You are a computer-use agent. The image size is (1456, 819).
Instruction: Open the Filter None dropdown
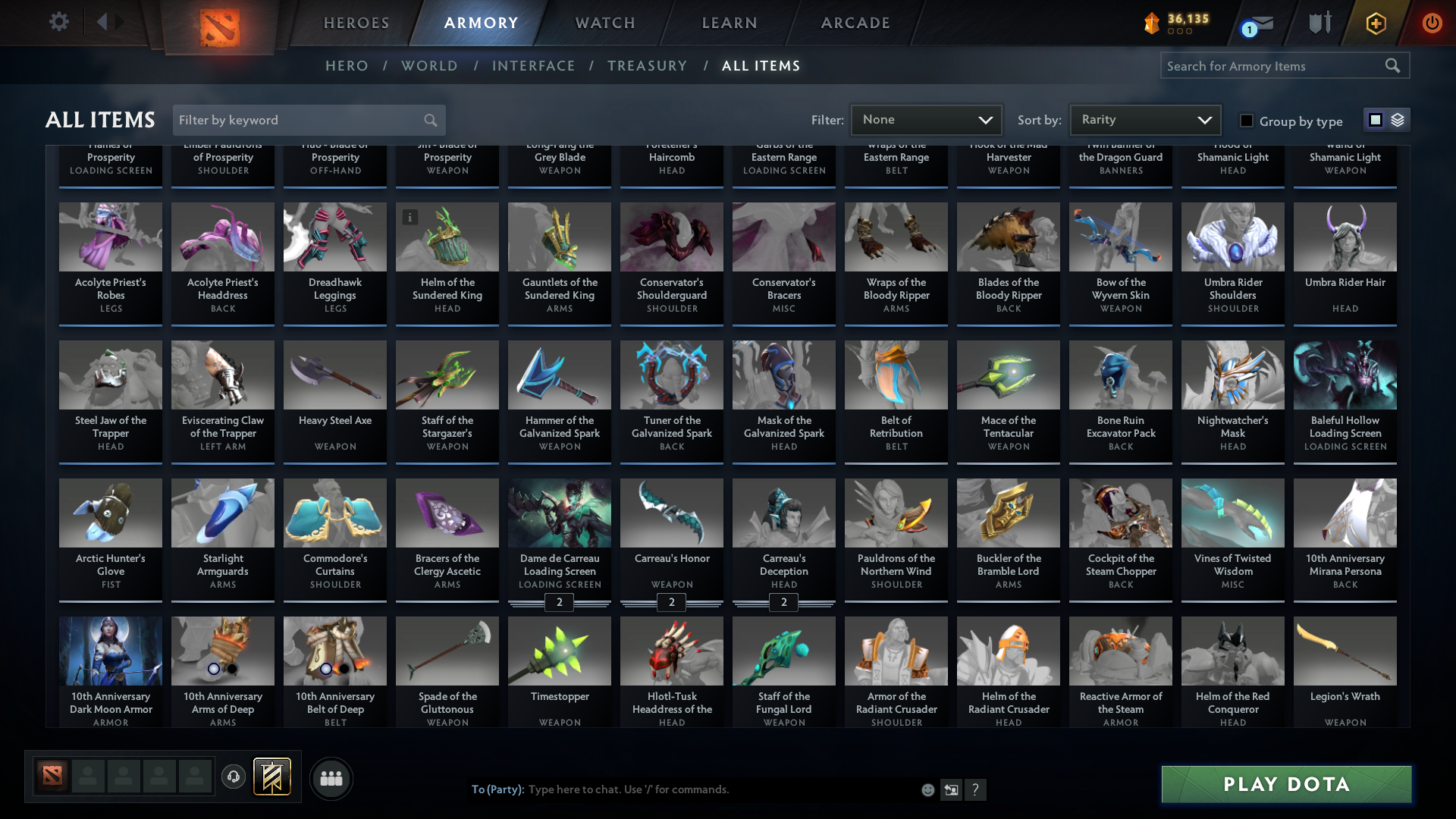(926, 119)
